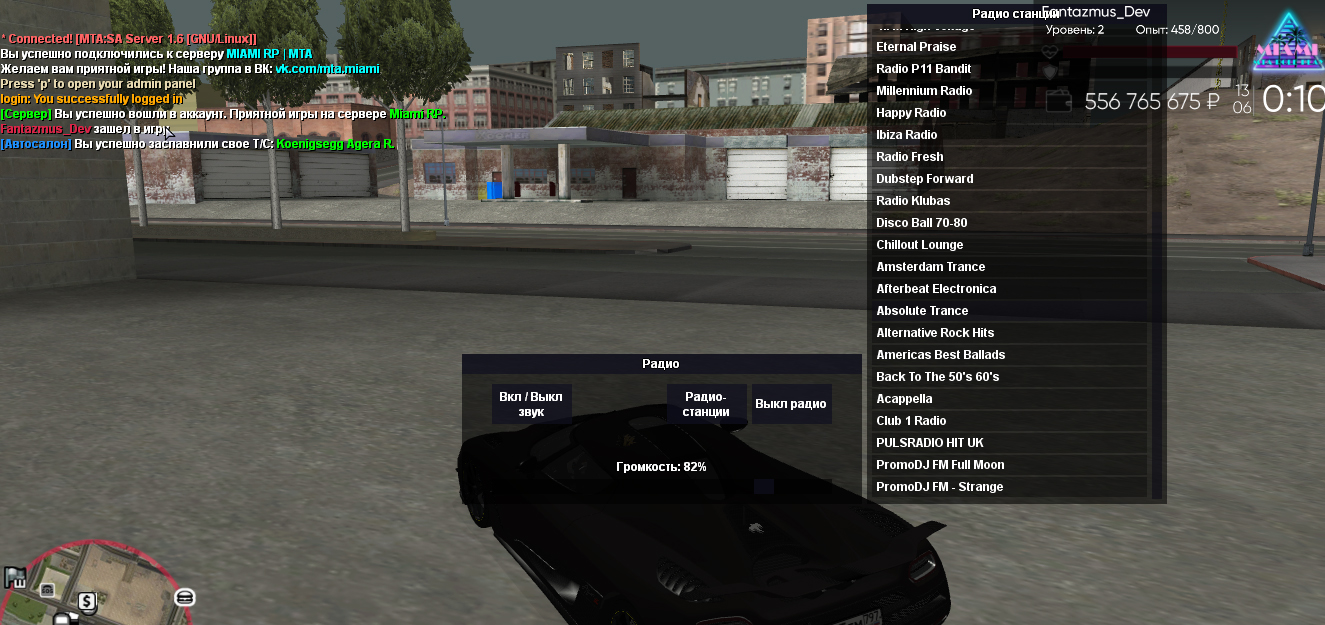Play Millennium Radio station

[1010, 91]
